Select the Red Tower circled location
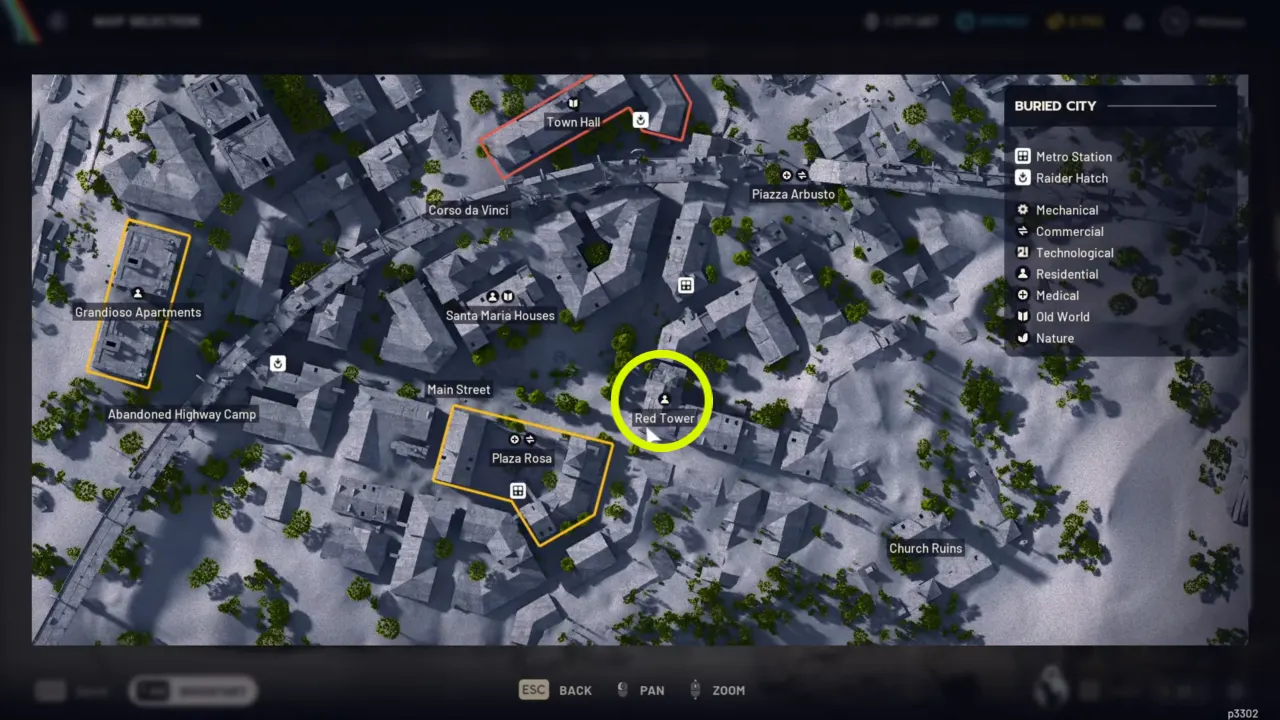The height and width of the screenshot is (720, 1280). click(x=662, y=400)
